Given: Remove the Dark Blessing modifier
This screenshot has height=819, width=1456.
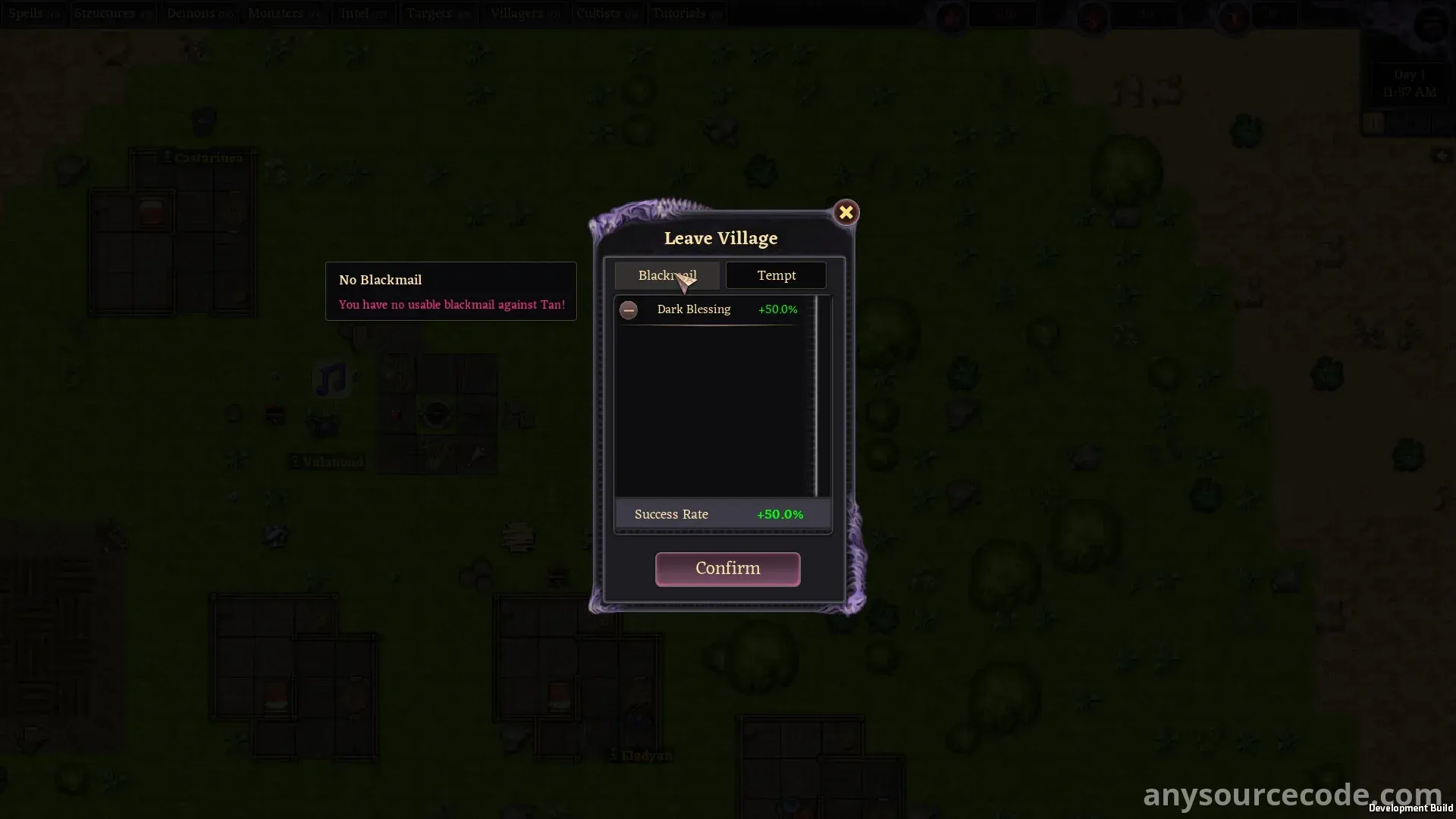Looking at the screenshot, I should (x=629, y=309).
